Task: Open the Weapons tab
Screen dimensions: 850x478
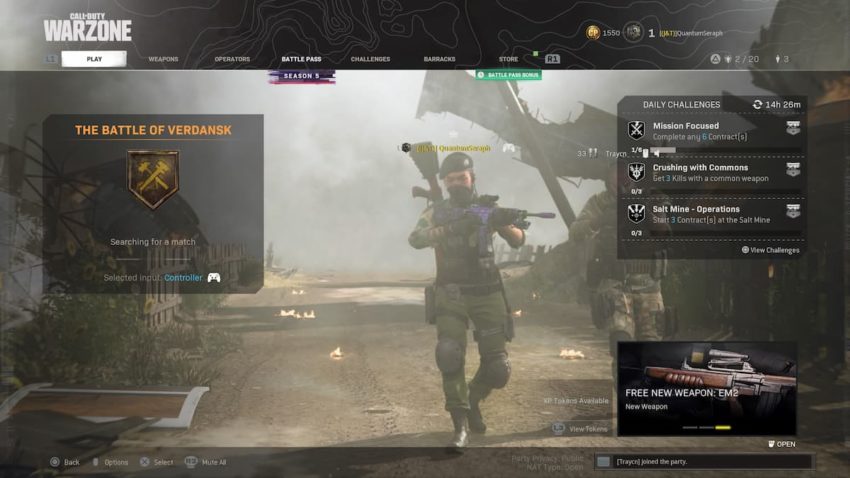Action: click(163, 59)
